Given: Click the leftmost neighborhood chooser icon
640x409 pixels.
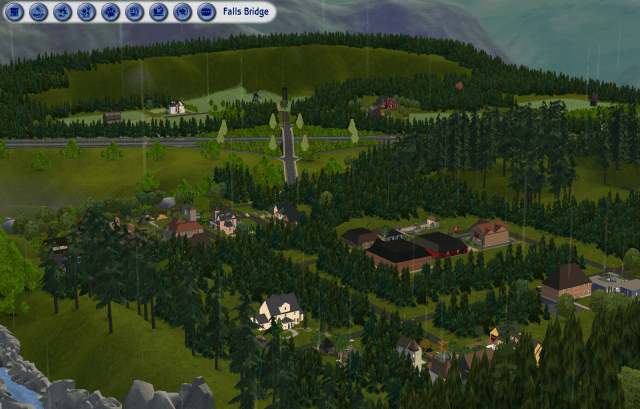Looking at the screenshot, I should [14, 12].
